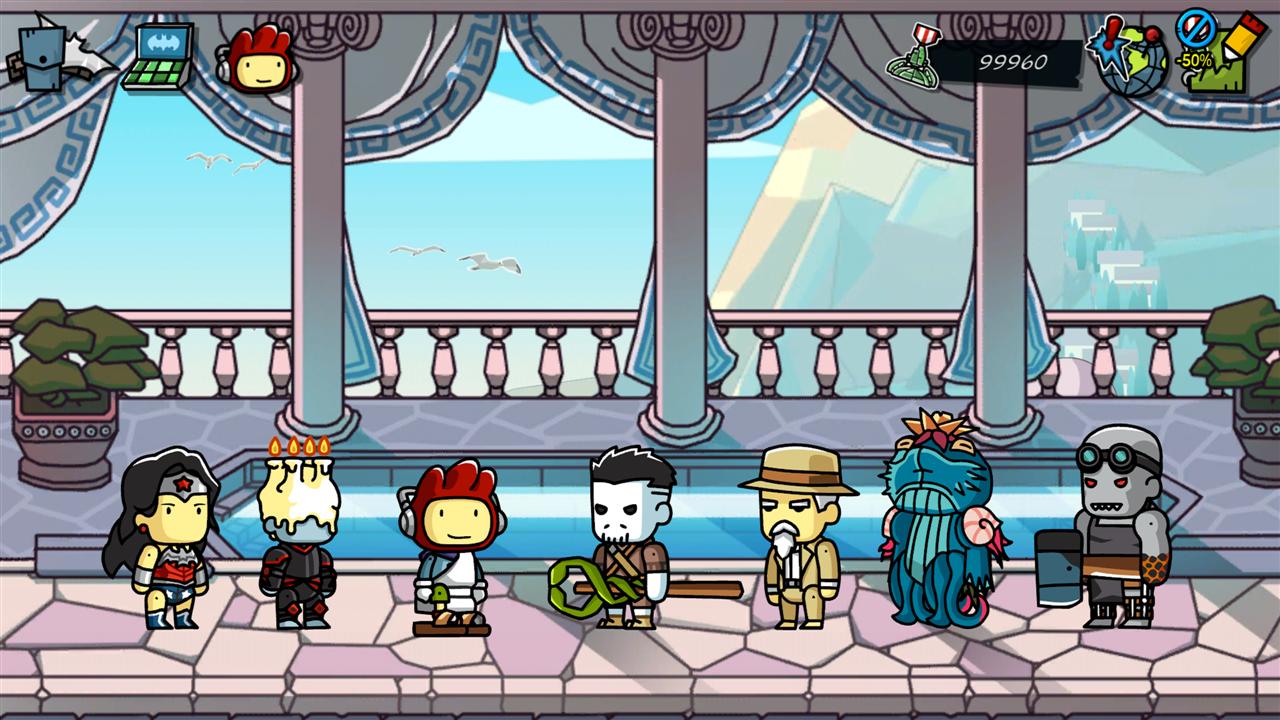Open the Batcomputer laptop

point(160,57)
